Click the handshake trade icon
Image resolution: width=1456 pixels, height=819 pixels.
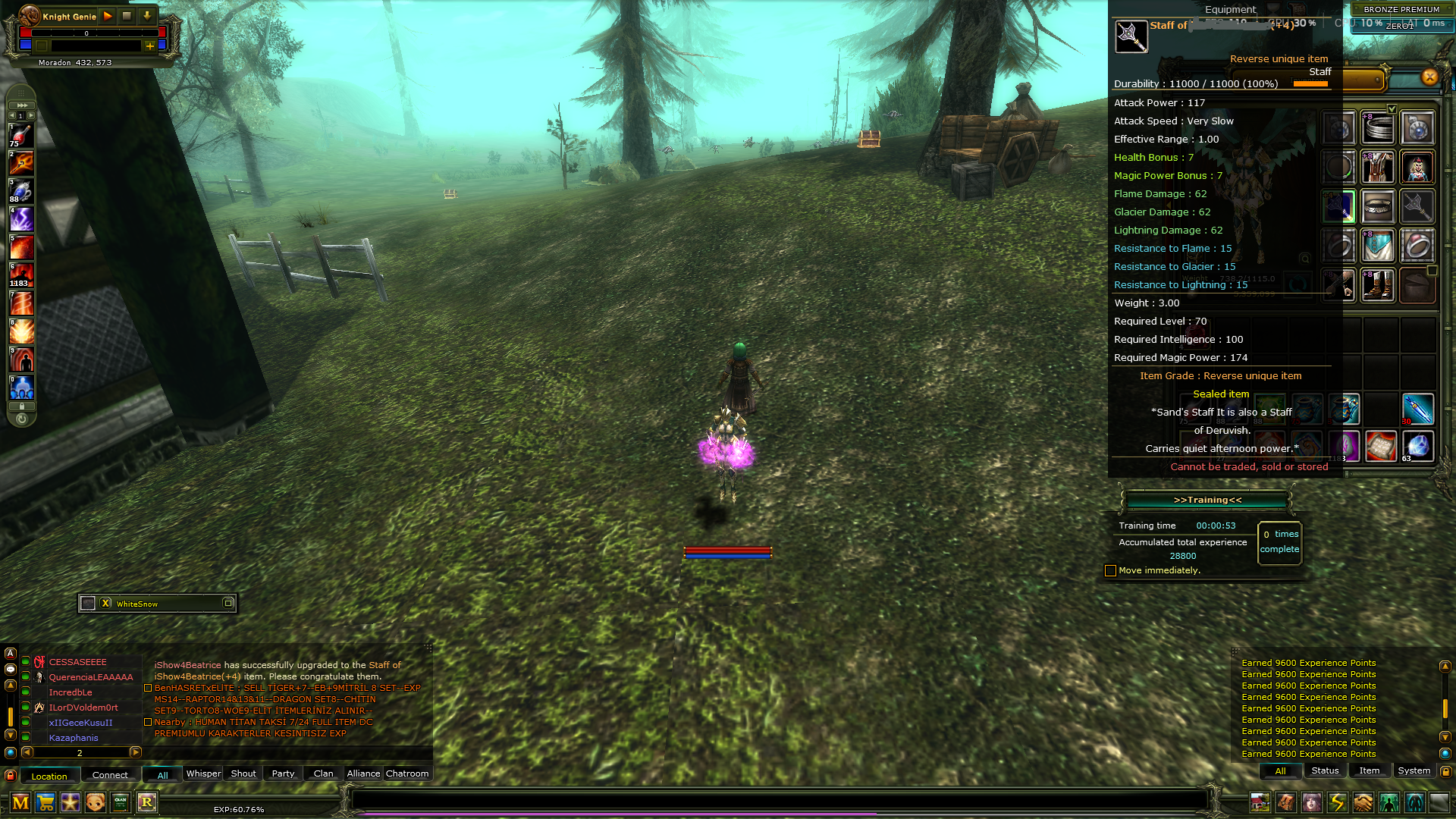[x=1362, y=803]
